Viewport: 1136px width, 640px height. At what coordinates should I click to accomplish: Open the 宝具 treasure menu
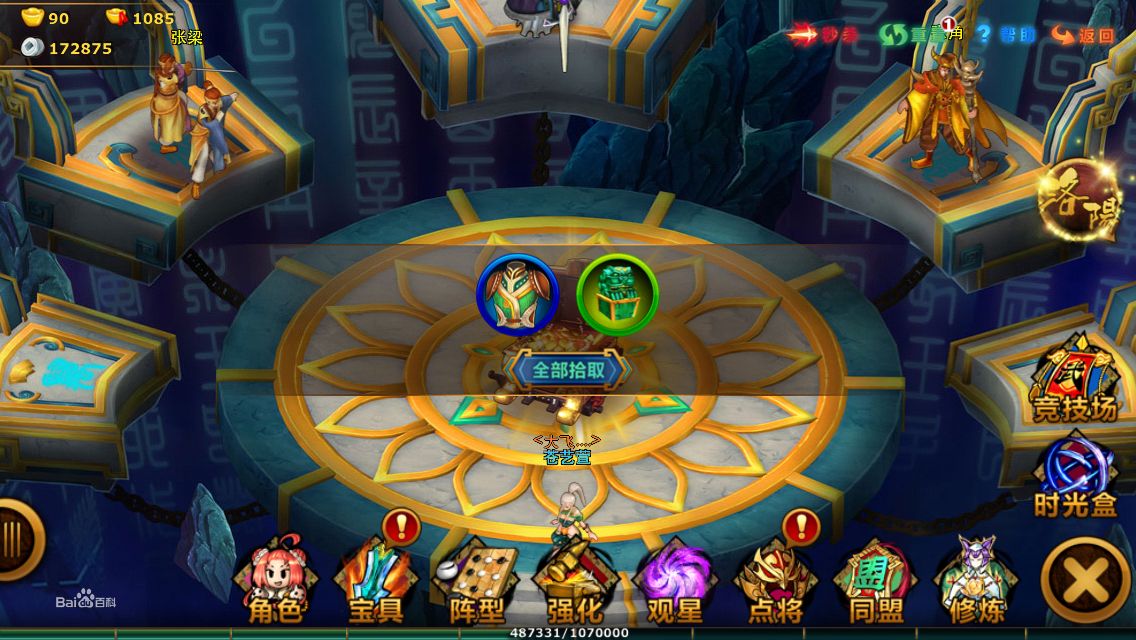(x=376, y=582)
